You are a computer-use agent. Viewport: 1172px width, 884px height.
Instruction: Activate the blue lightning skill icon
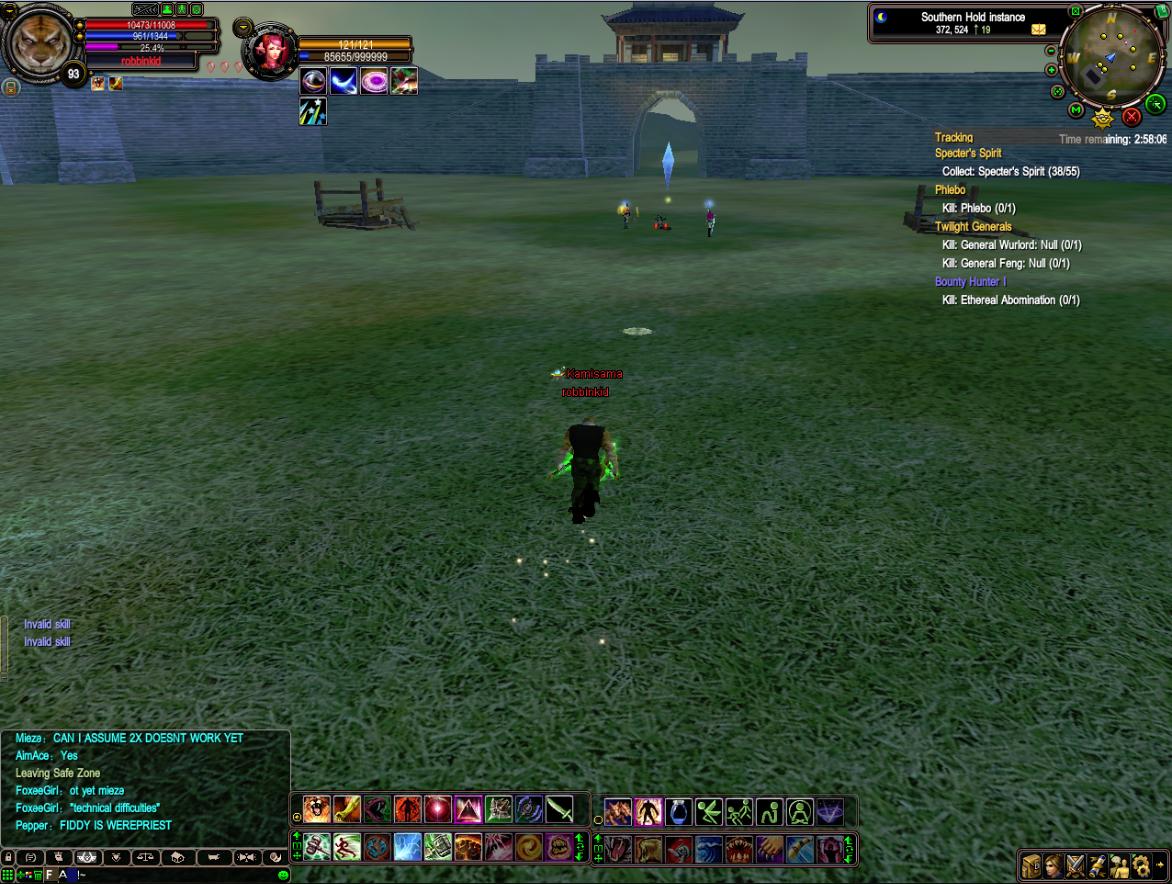[408, 848]
